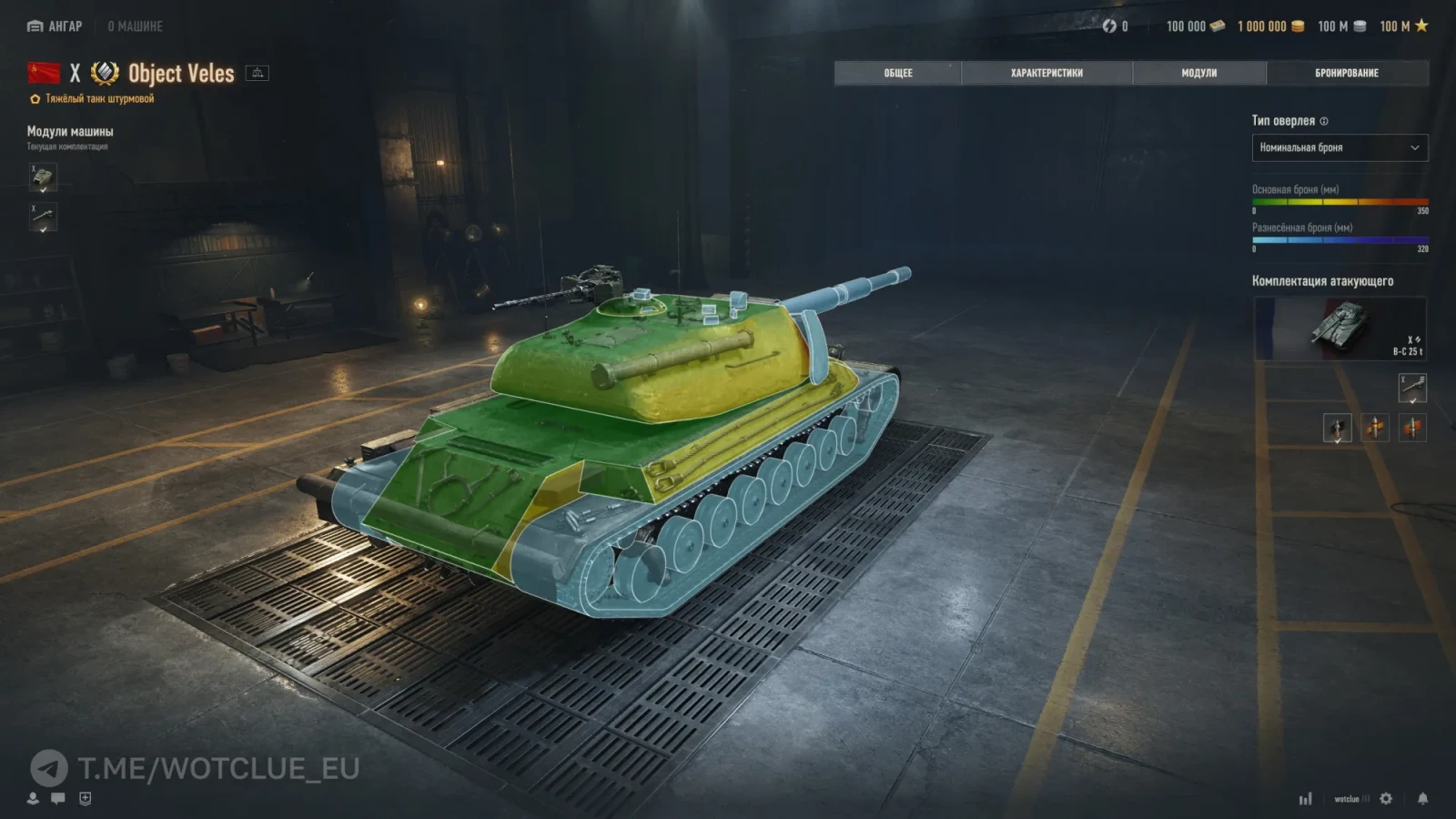Click the notifications bell icon

point(1422,799)
